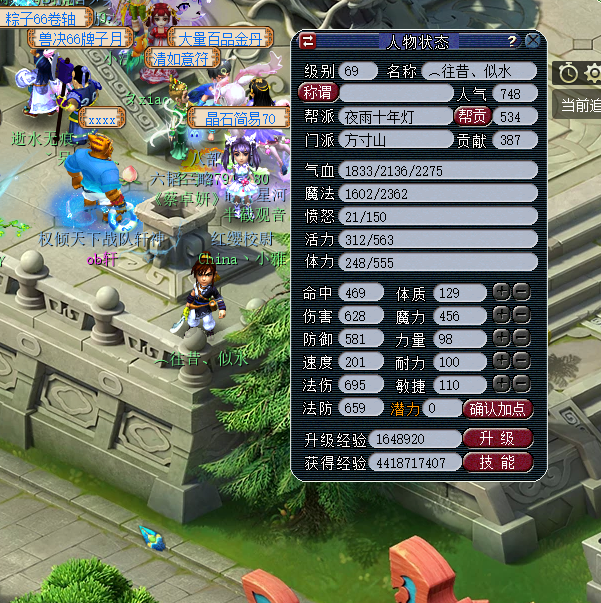Remove a point from 敏捷
Screen dimensions: 601x603
[x=520, y=385]
